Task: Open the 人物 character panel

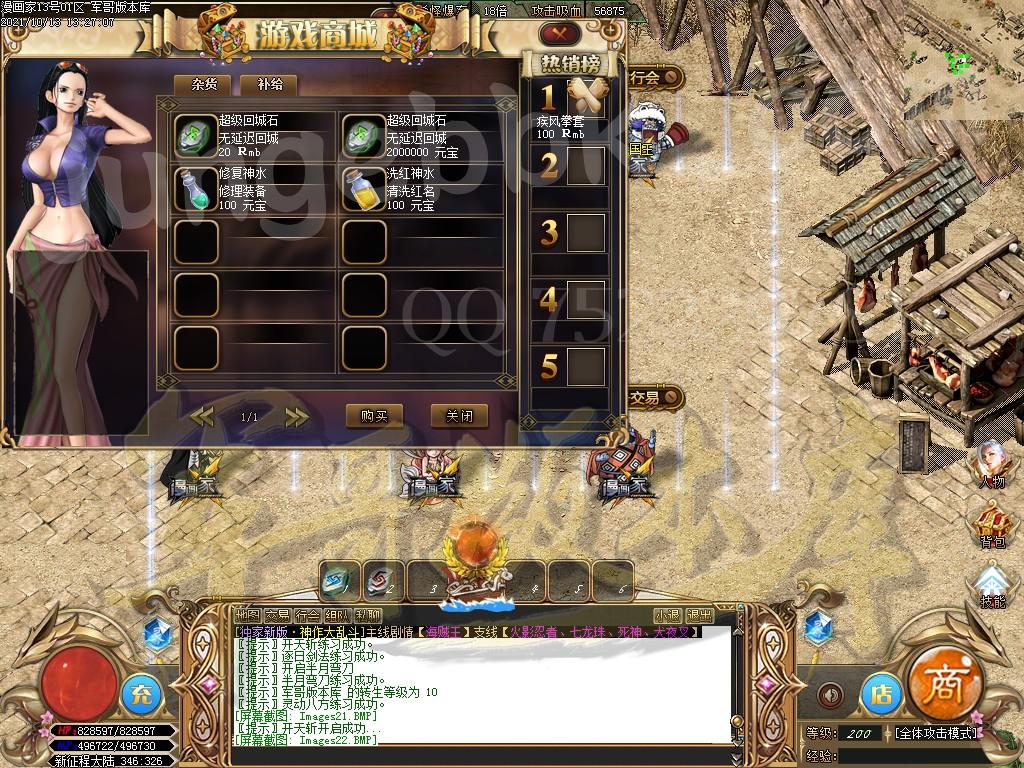Action: click(991, 464)
